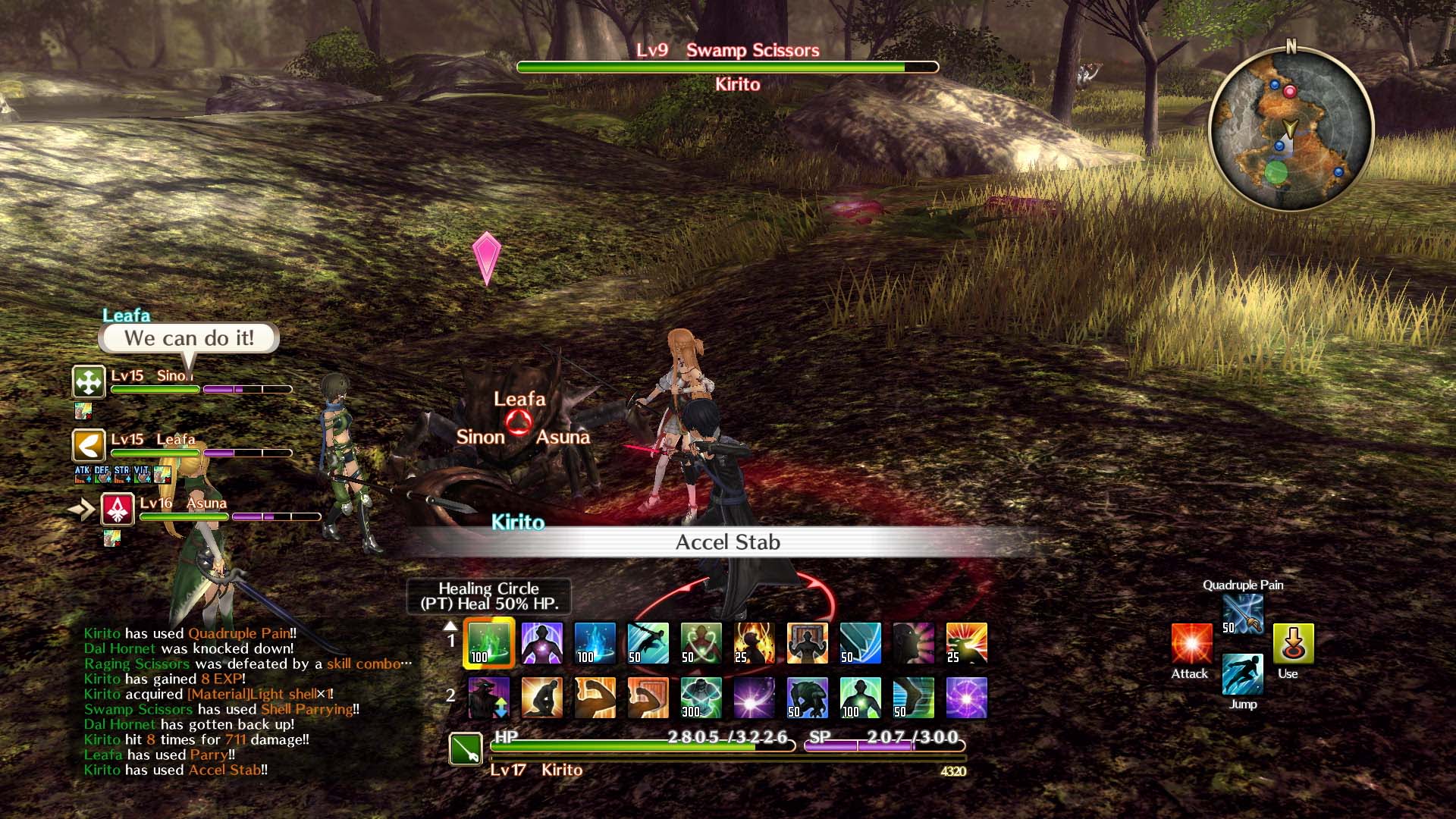Screen dimensions: 1456x819
Task: Use the roaring beast burst skill
Action: pyautogui.click(x=966, y=643)
